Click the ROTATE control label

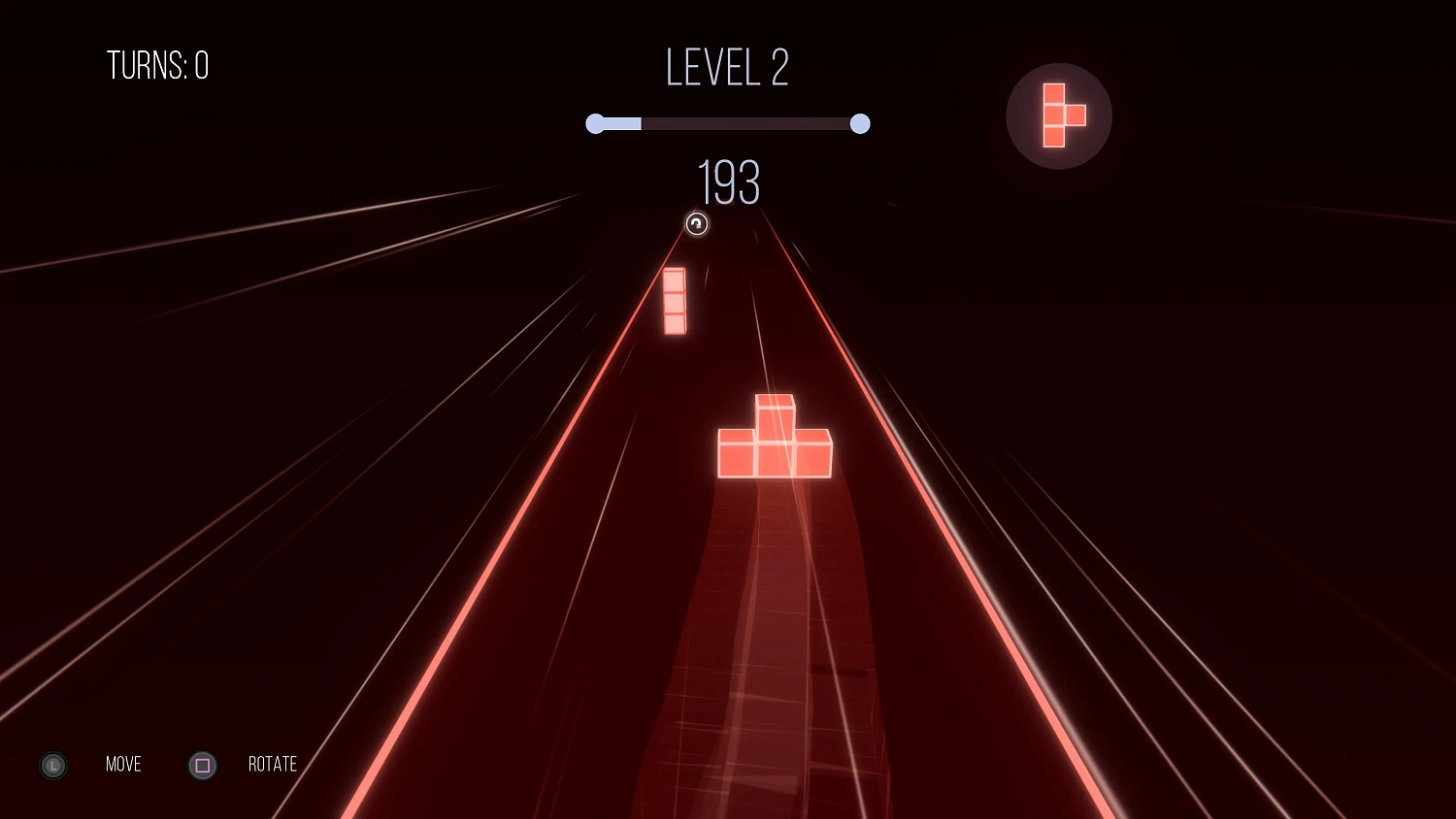click(272, 765)
